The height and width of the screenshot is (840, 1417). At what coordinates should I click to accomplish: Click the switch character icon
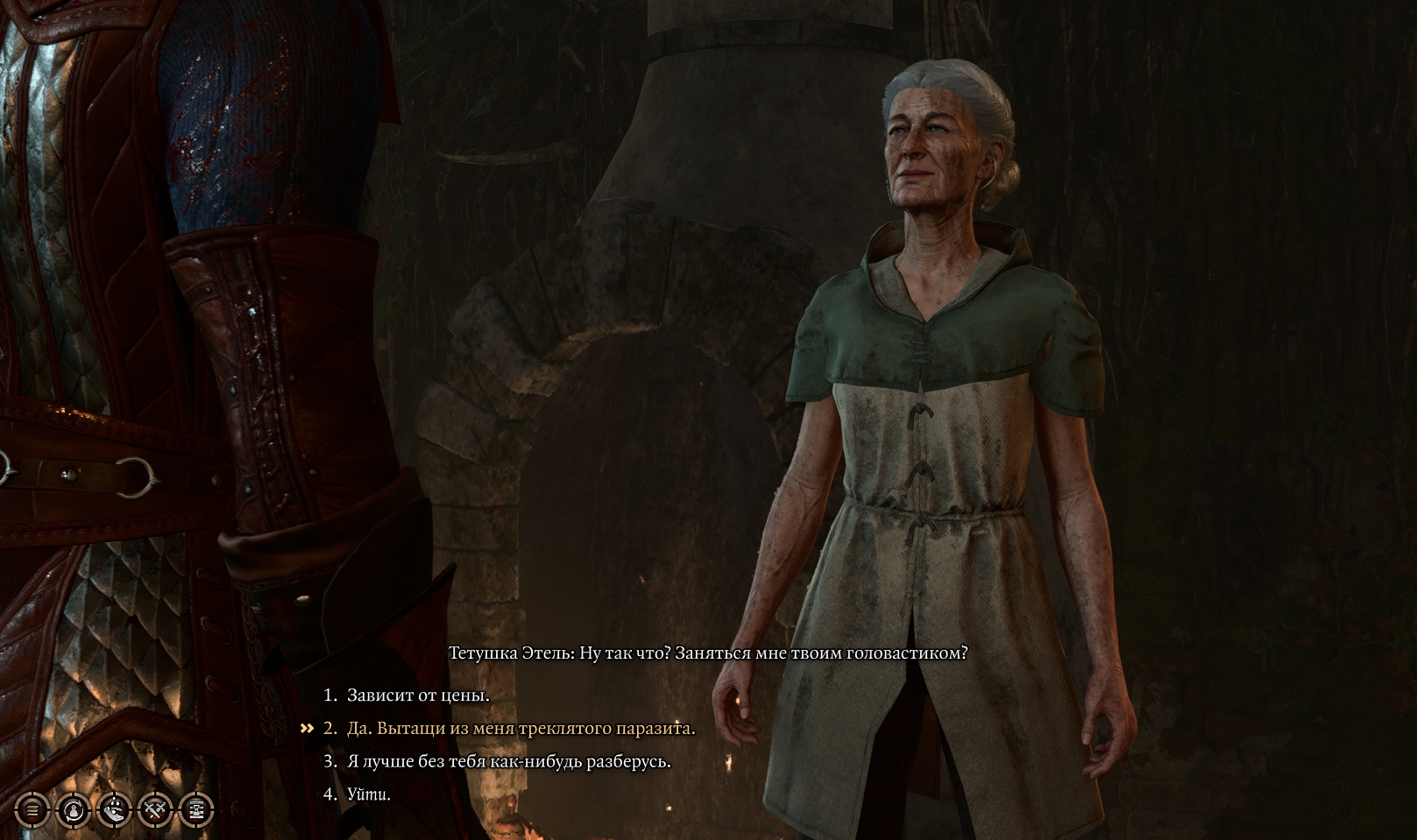[x=74, y=810]
